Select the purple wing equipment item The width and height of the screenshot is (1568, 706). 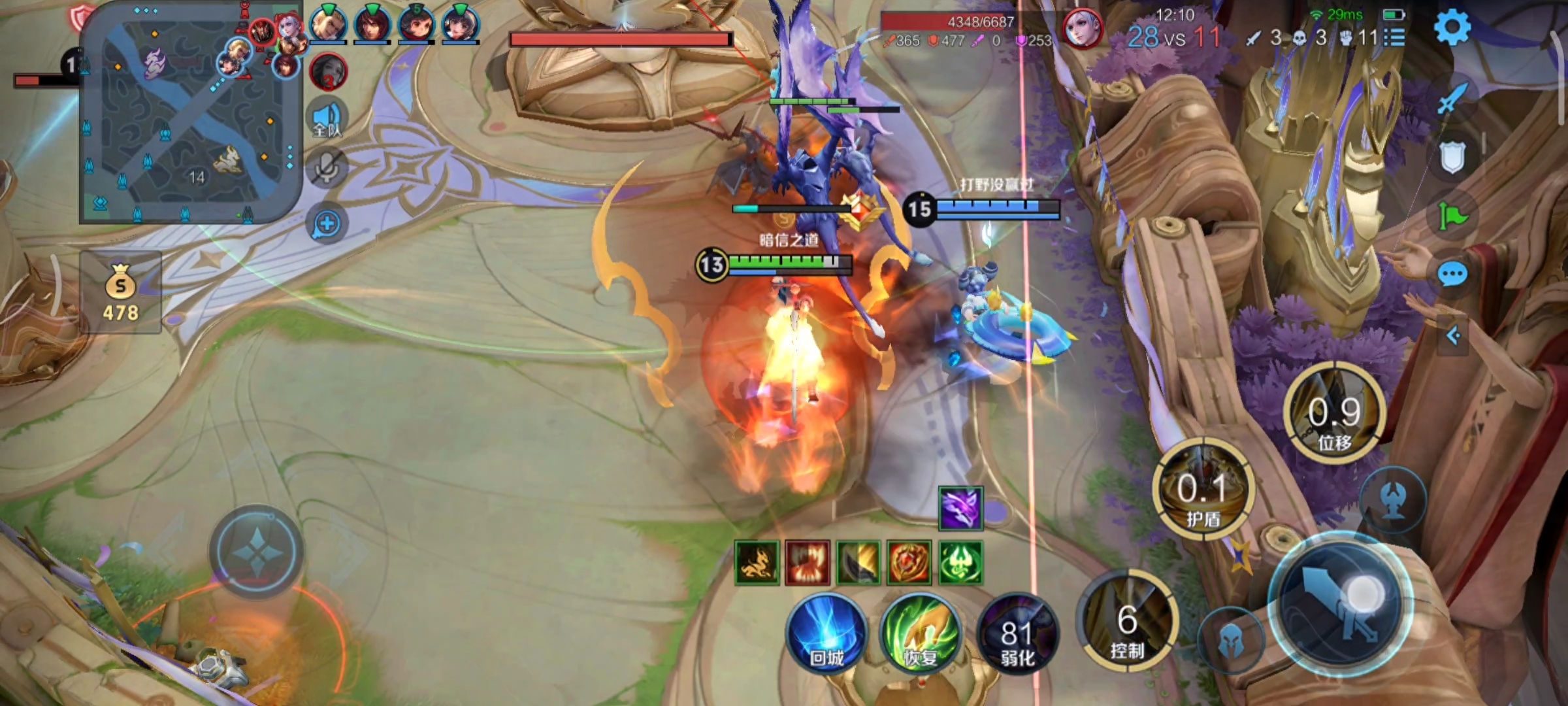(960, 508)
